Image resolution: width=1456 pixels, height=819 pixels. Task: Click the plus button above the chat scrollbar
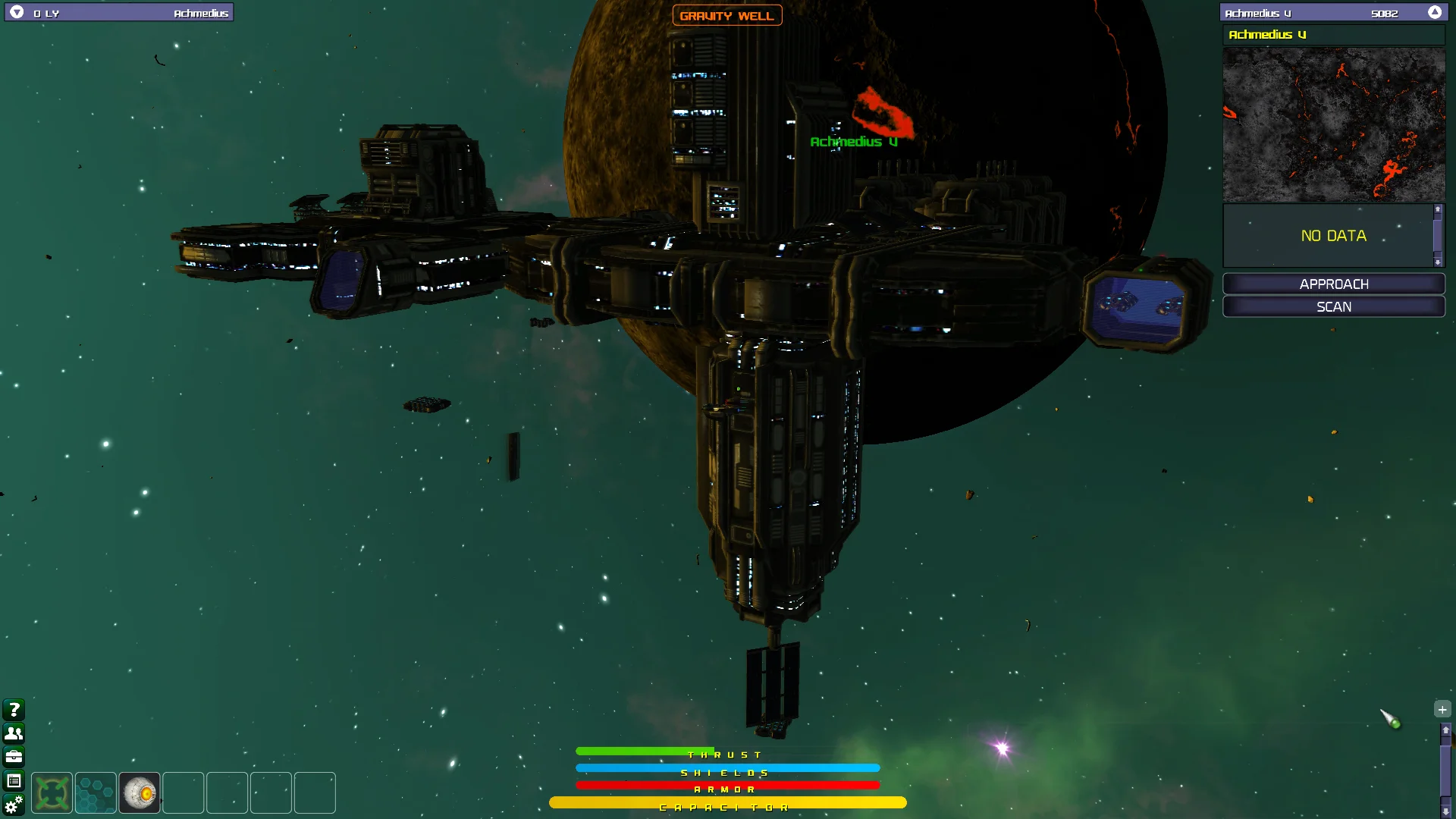point(1442,709)
